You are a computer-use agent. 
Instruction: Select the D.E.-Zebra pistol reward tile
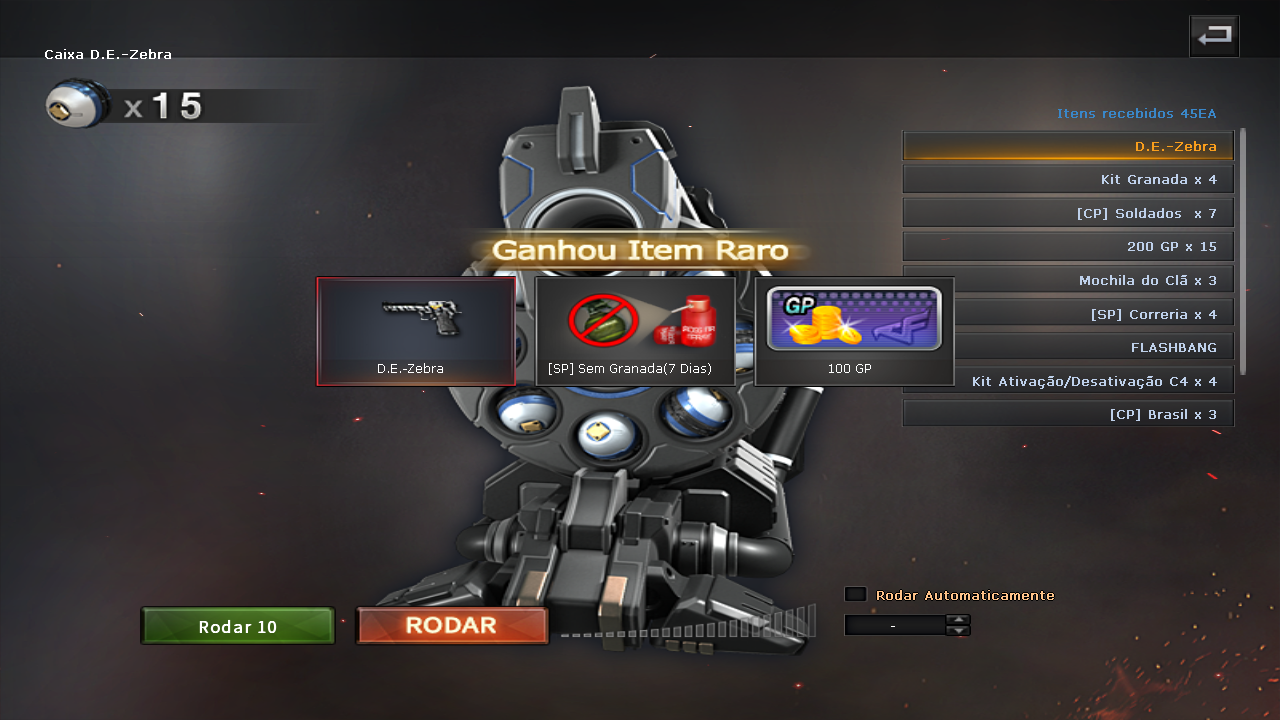tap(416, 331)
